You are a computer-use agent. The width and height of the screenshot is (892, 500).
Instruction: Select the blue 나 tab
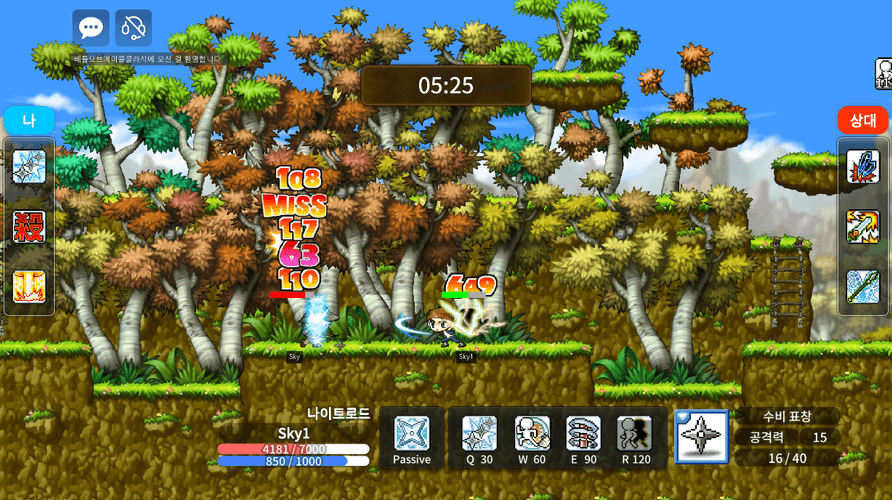point(29,120)
